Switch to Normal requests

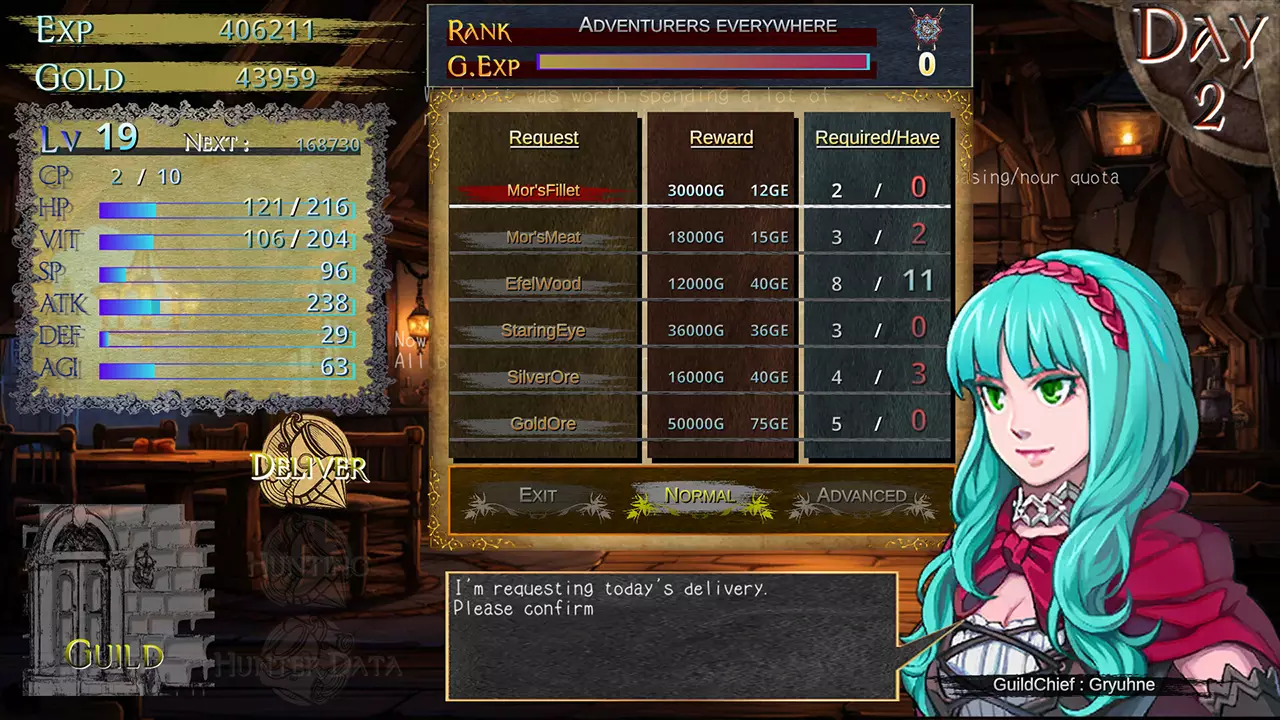click(699, 496)
